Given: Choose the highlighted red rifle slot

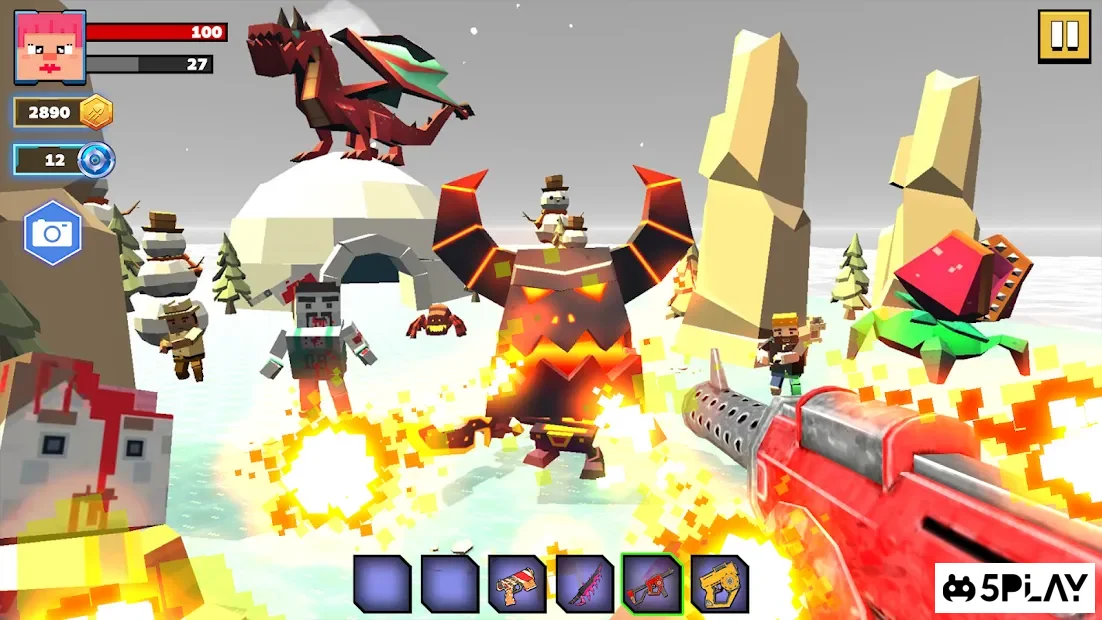Looking at the screenshot, I should tap(651, 584).
